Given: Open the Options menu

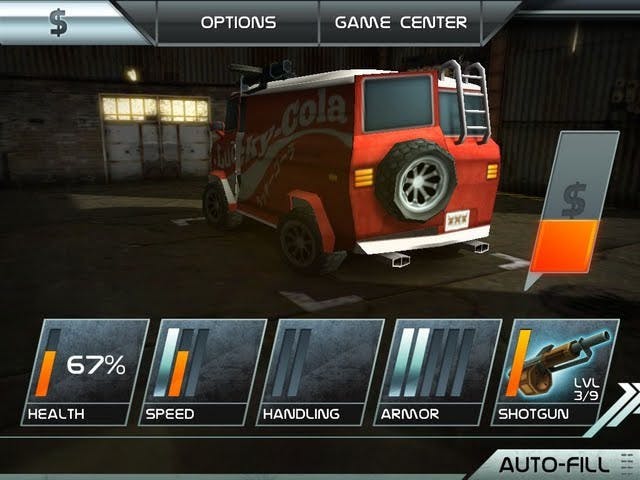Looking at the screenshot, I should point(237,21).
